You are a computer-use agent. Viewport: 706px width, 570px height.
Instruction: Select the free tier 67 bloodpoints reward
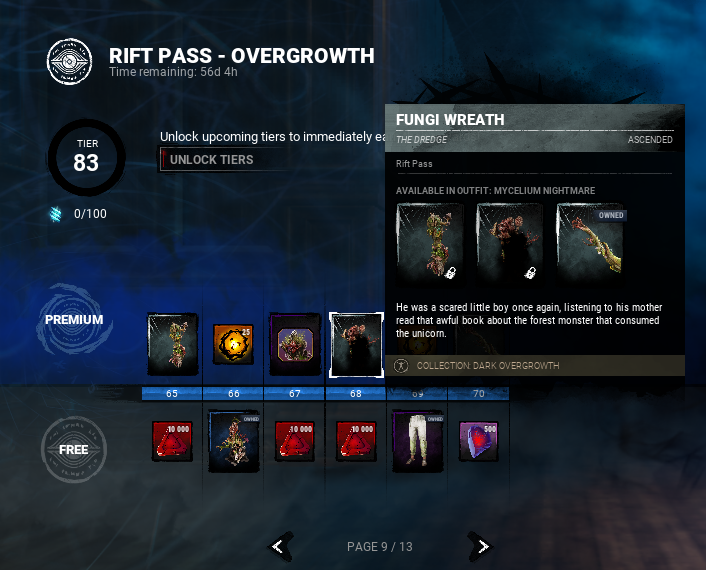tap(295, 441)
